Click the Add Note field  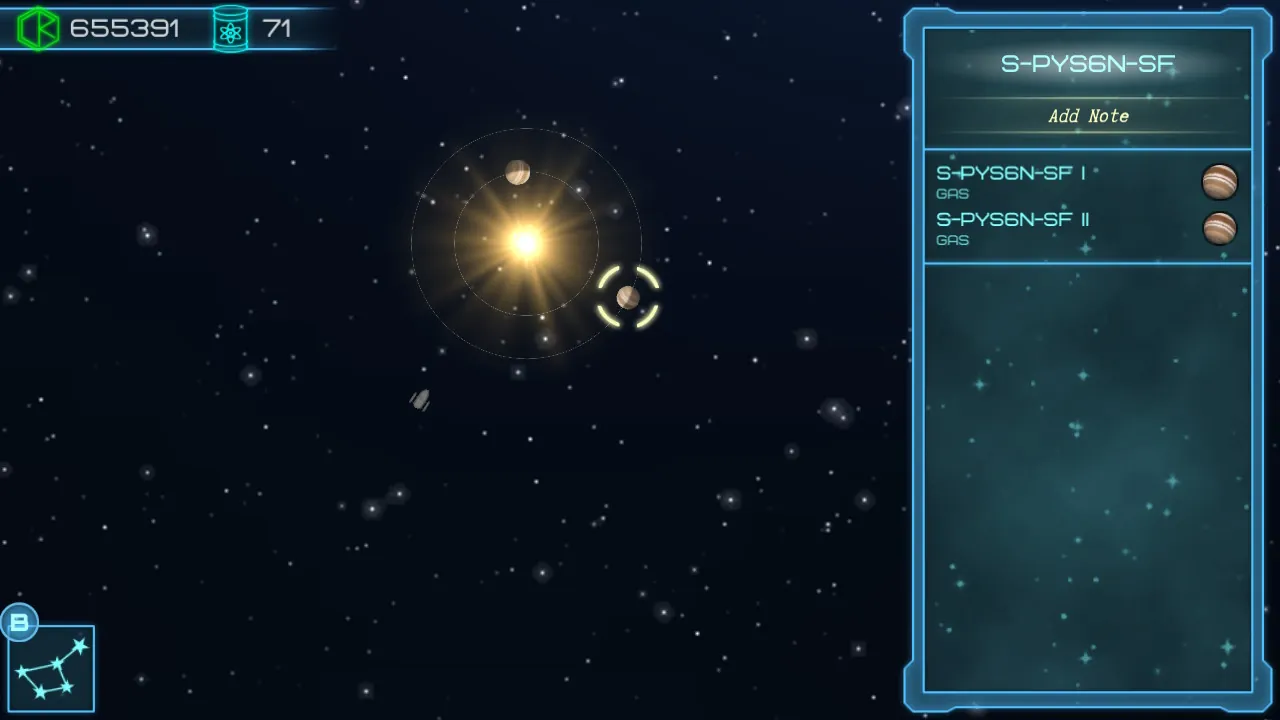click(x=1088, y=116)
